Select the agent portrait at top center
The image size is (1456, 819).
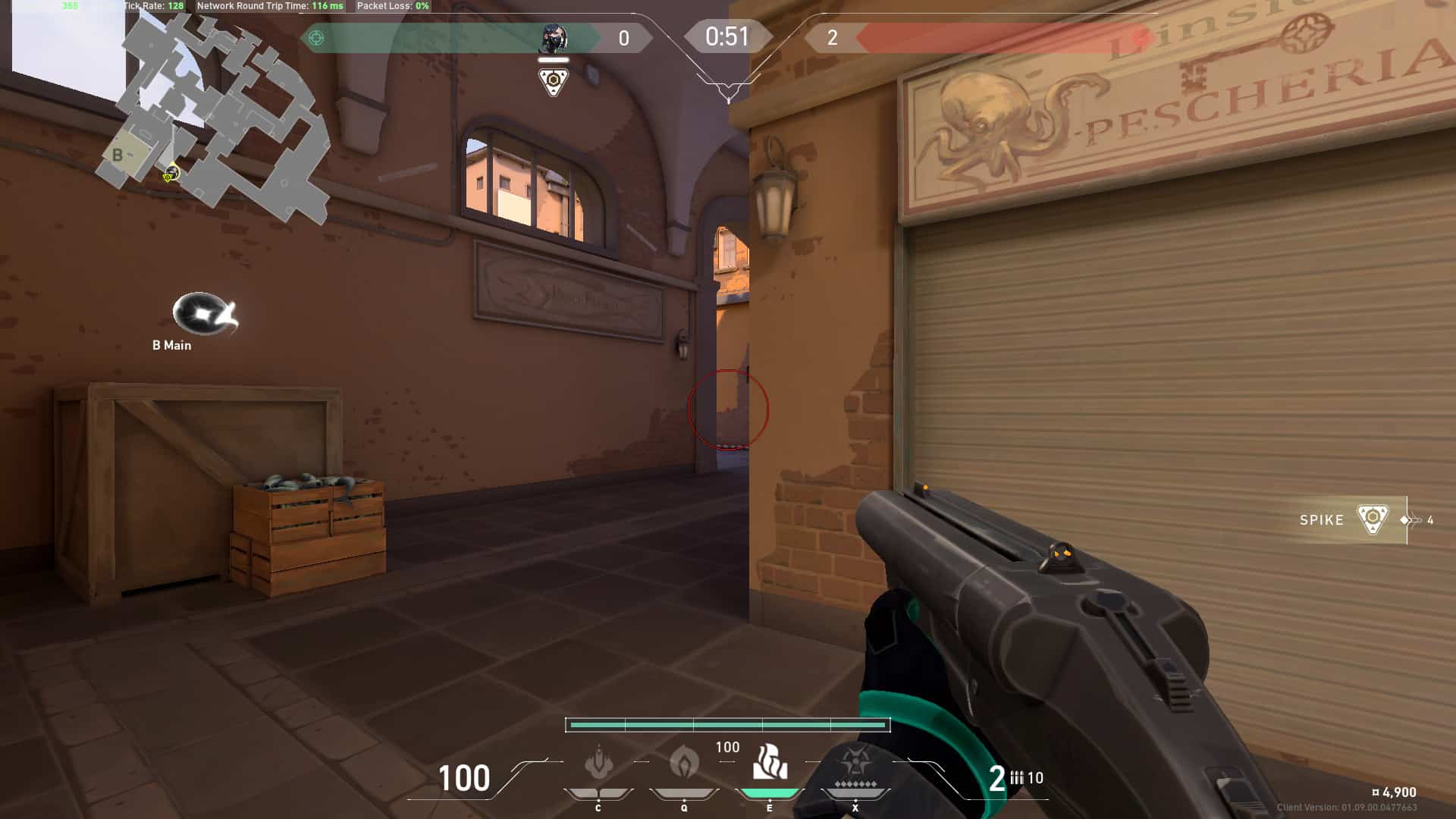click(554, 36)
